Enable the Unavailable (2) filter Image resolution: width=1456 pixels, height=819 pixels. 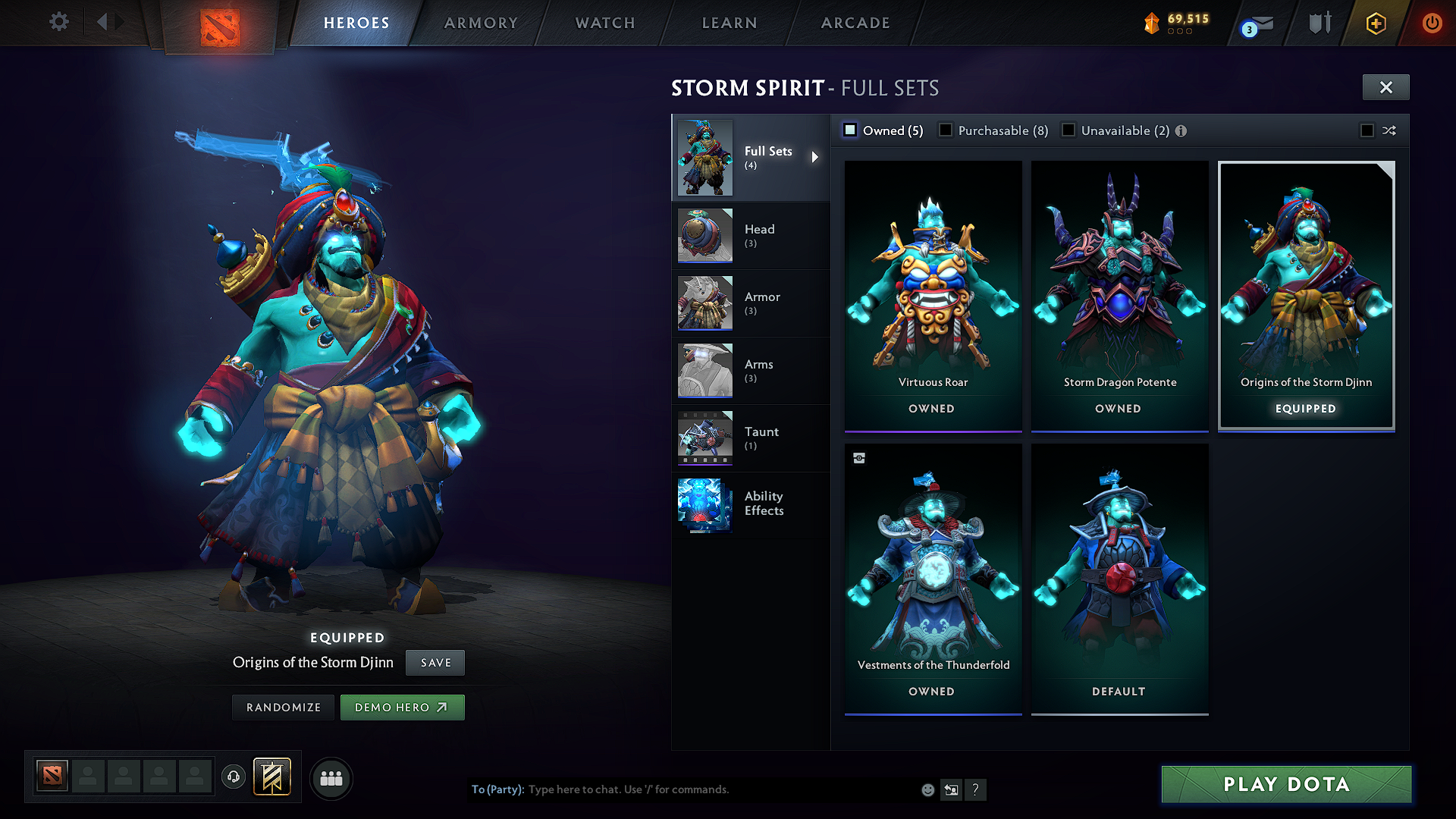(x=1068, y=130)
